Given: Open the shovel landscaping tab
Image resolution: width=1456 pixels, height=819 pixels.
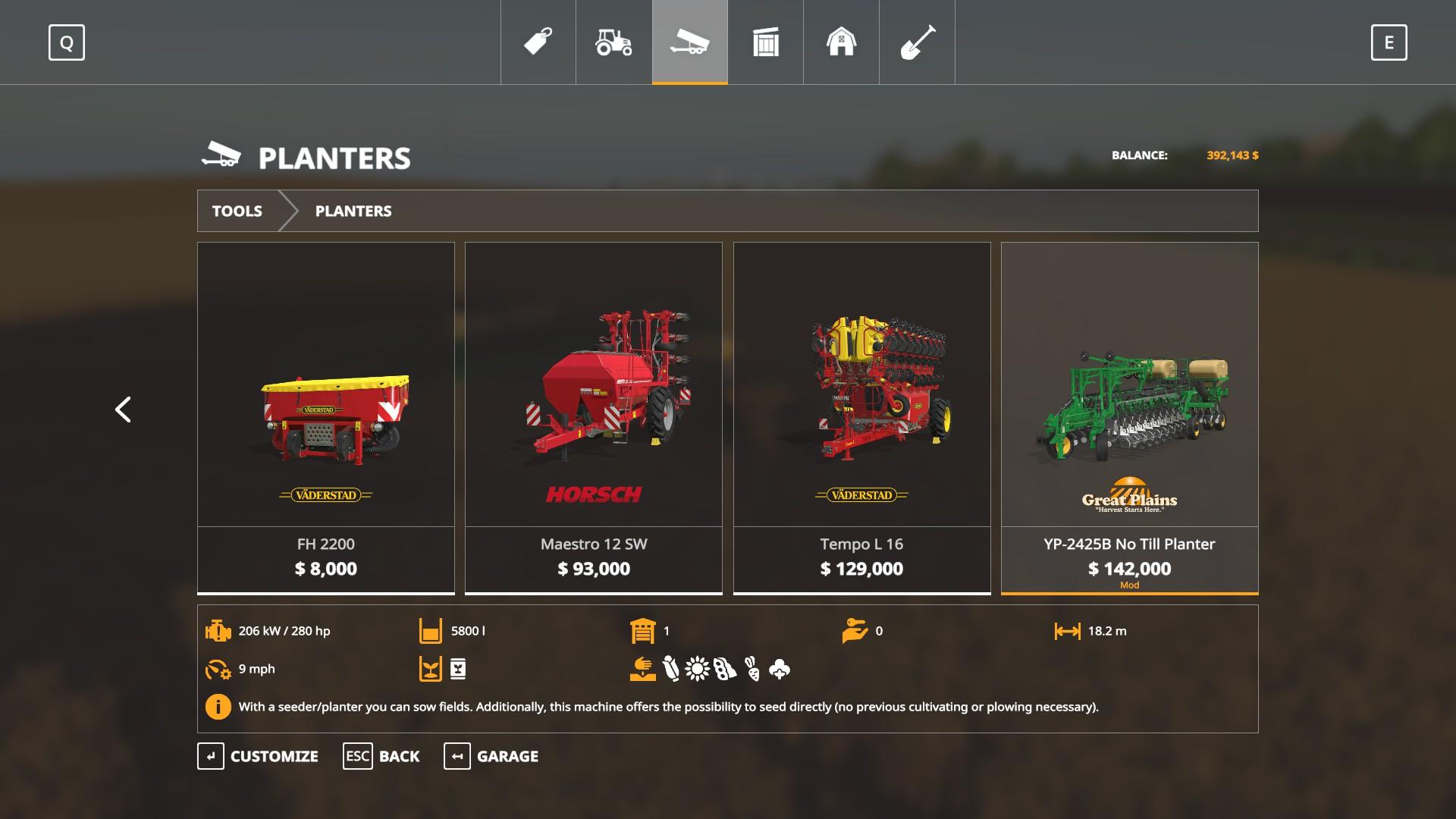Looking at the screenshot, I should (x=917, y=42).
